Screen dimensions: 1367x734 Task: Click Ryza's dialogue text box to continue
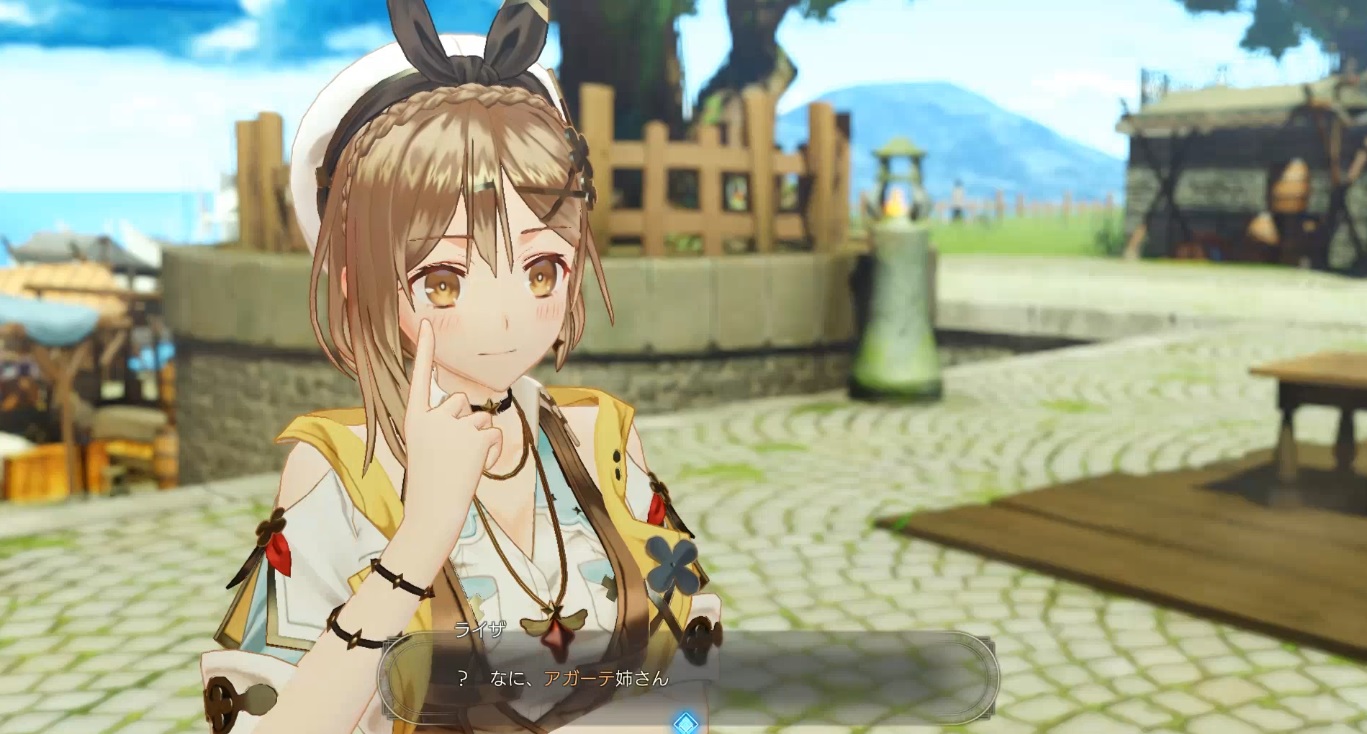[688, 678]
